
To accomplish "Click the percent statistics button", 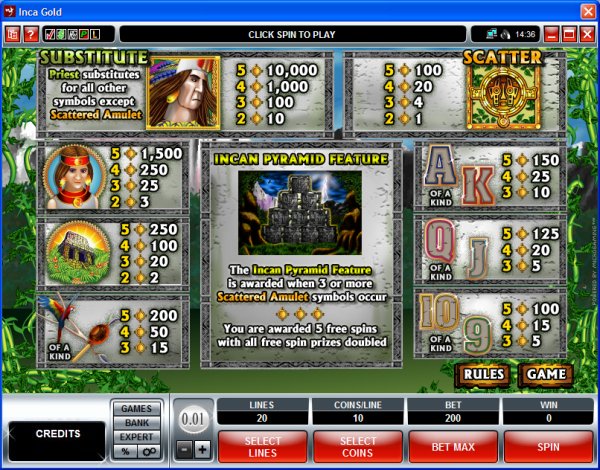I will point(125,451).
